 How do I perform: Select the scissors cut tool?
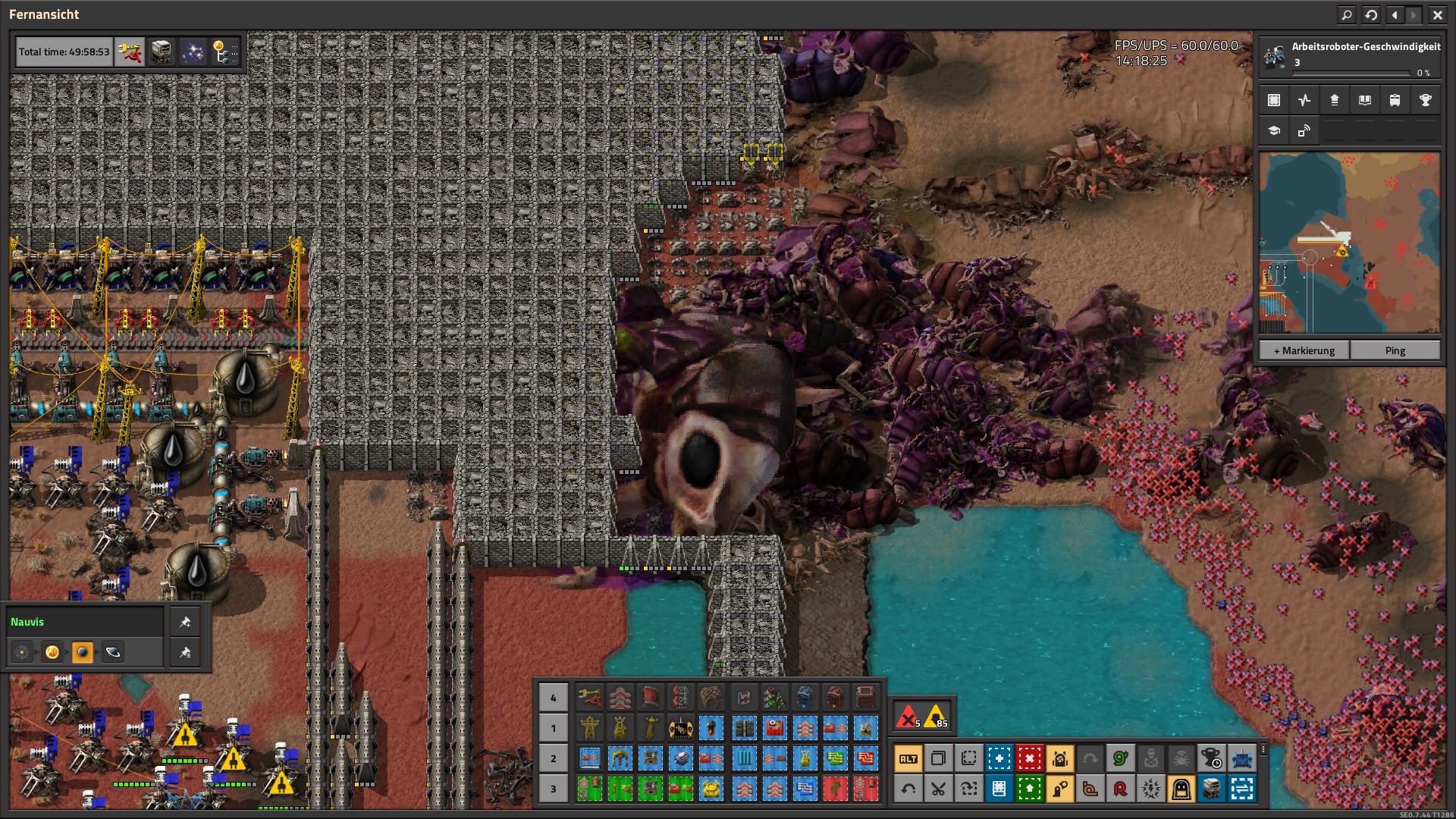(x=938, y=789)
